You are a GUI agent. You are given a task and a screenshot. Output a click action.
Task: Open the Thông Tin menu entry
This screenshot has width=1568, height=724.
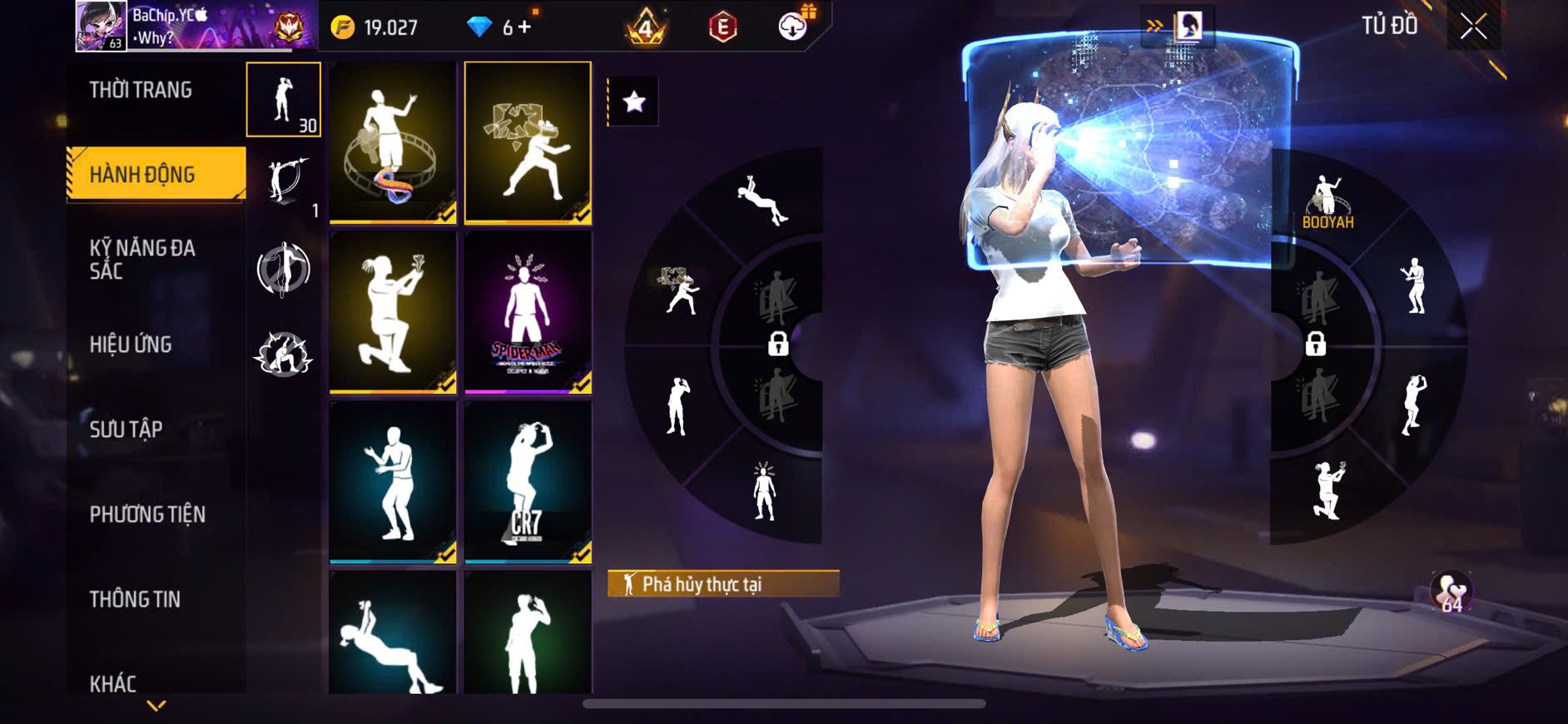(x=135, y=599)
